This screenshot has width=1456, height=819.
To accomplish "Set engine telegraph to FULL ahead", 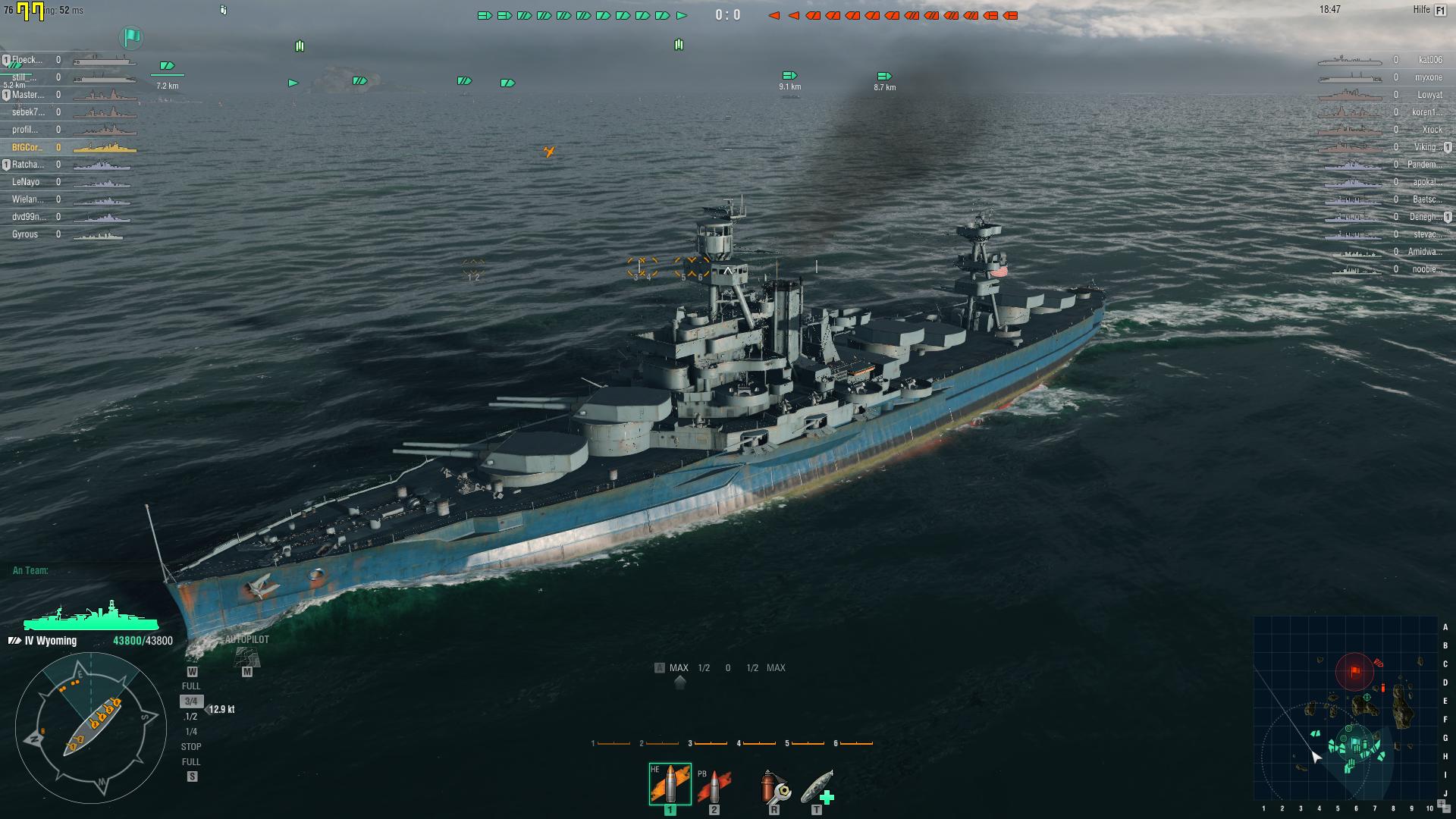I will point(193,685).
